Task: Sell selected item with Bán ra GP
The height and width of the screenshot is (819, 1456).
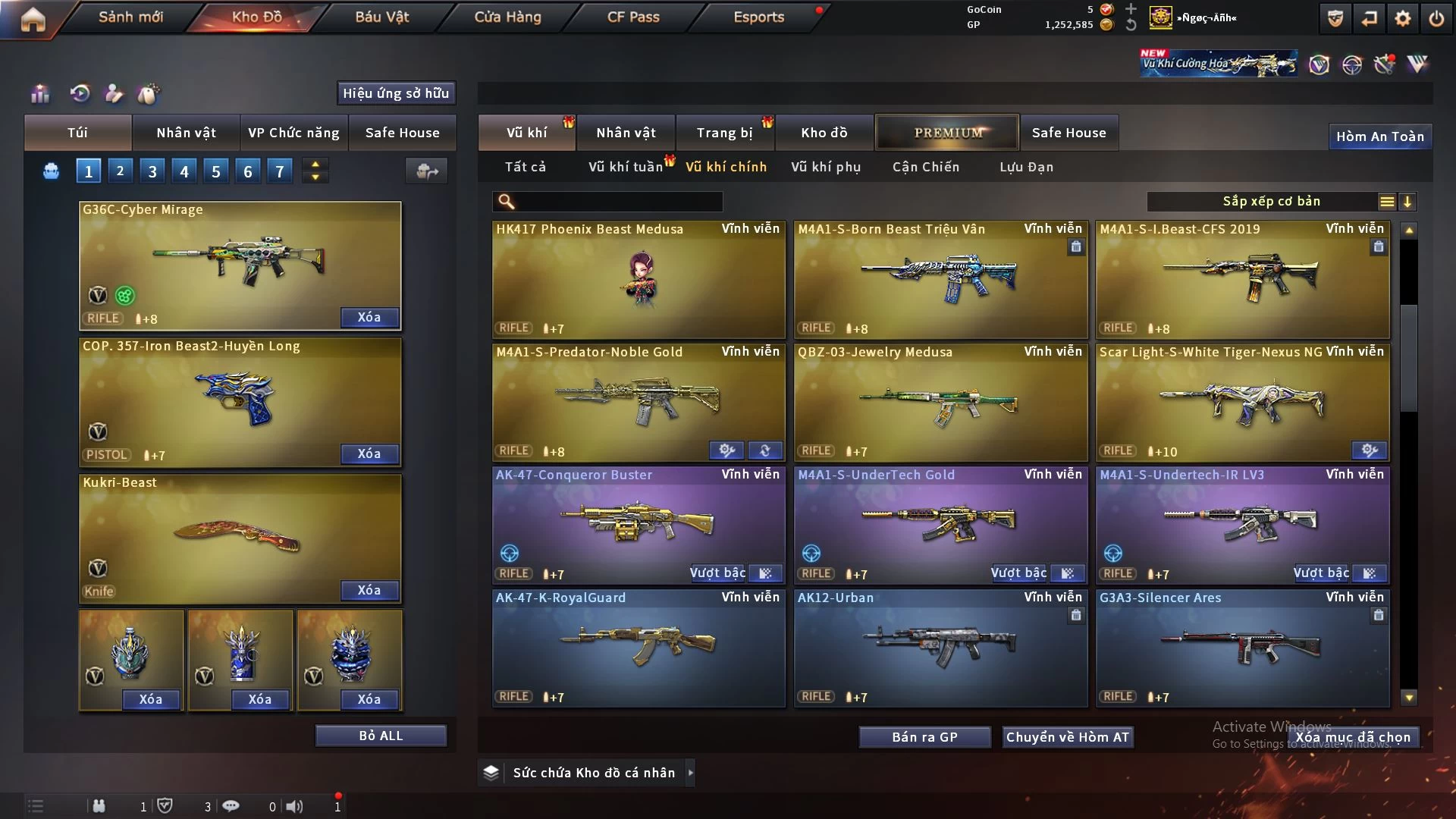Action: [x=924, y=737]
